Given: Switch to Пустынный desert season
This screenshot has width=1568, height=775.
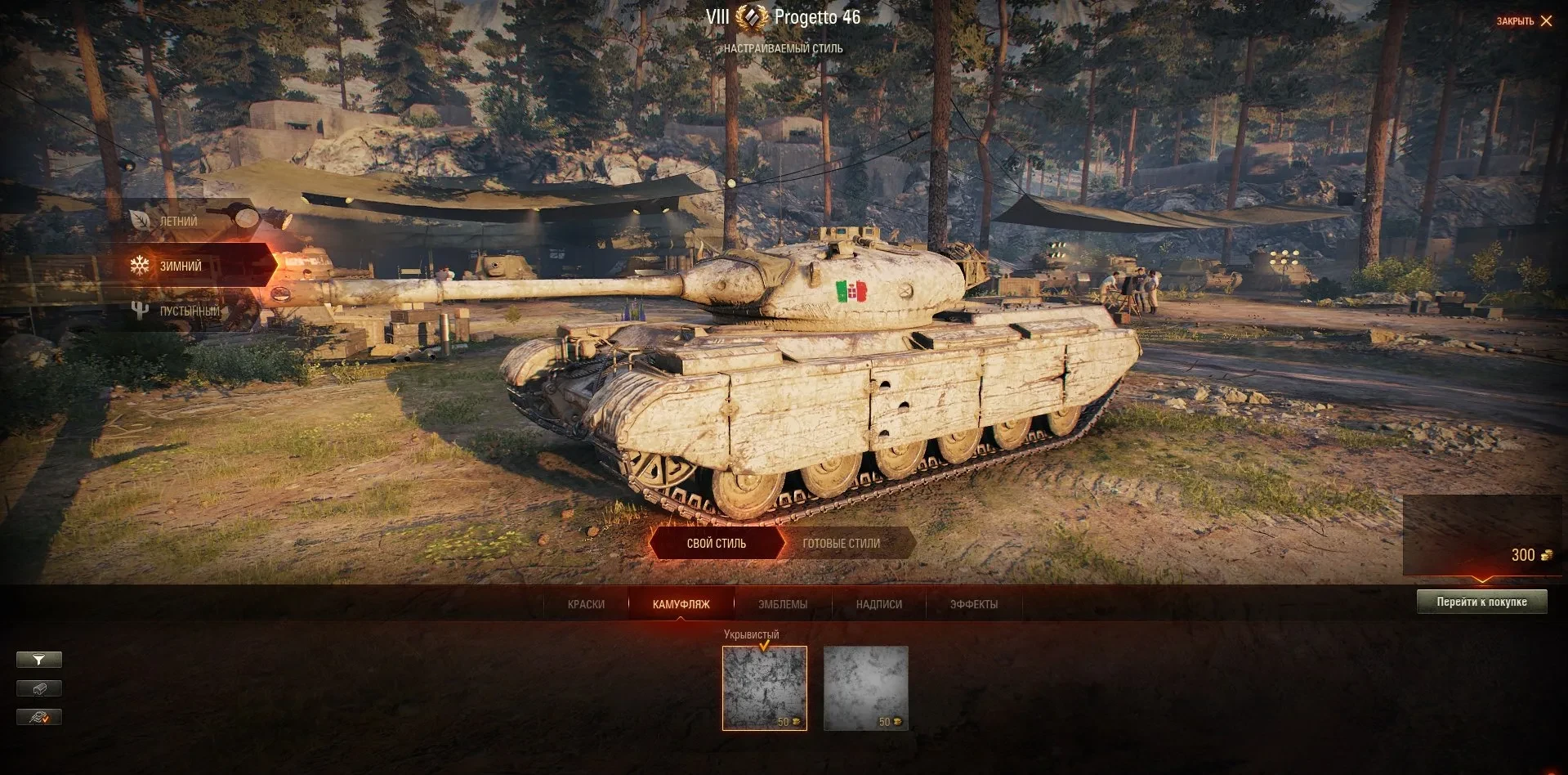Looking at the screenshot, I should click(x=188, y=311).
